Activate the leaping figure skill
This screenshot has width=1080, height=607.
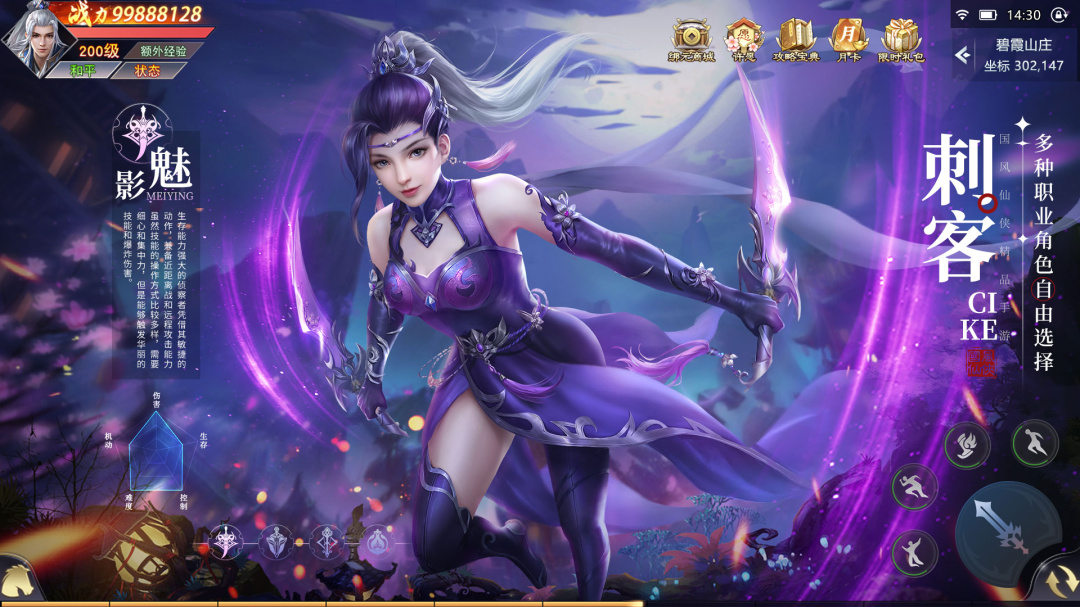[x=1034, y=441]
